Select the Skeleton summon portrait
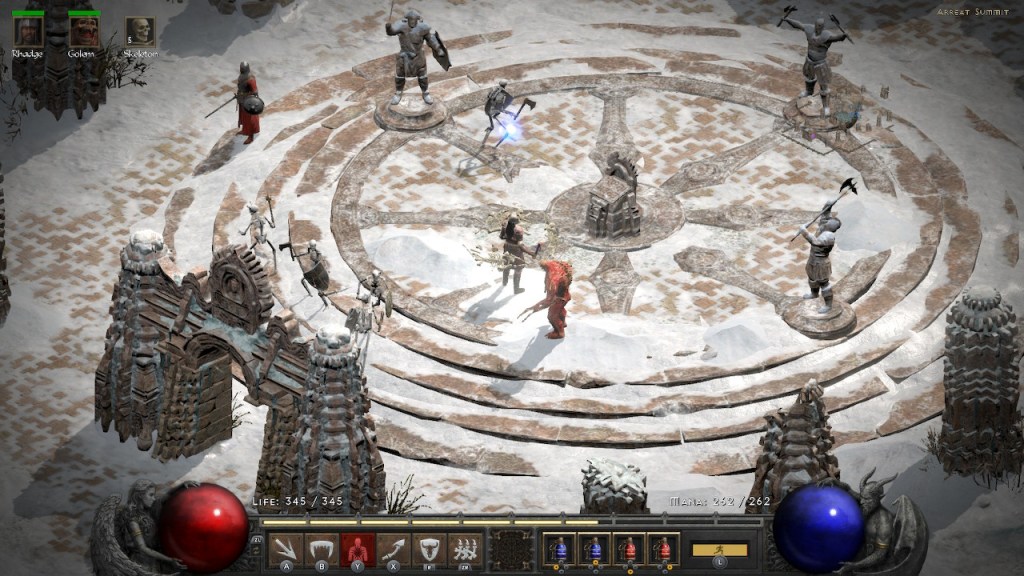Image resolution: width=1024 pixels, height=576 pixels. pyautogui.click(x=140, y=32)
